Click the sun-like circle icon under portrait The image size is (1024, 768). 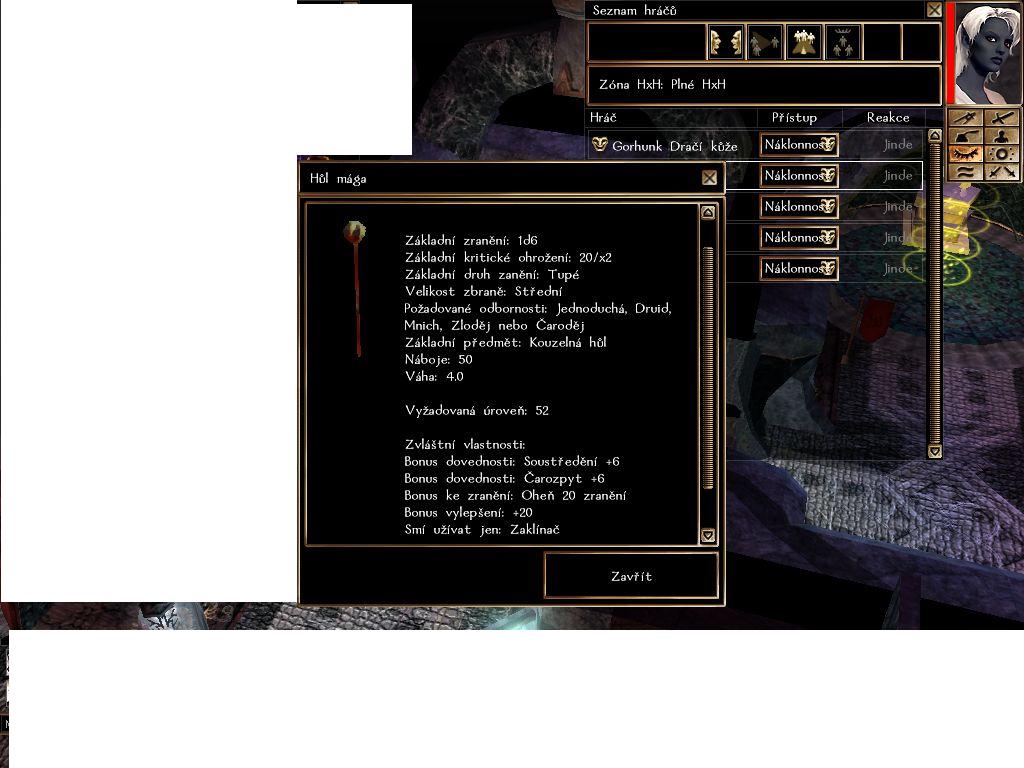[x=1002, y=155]
